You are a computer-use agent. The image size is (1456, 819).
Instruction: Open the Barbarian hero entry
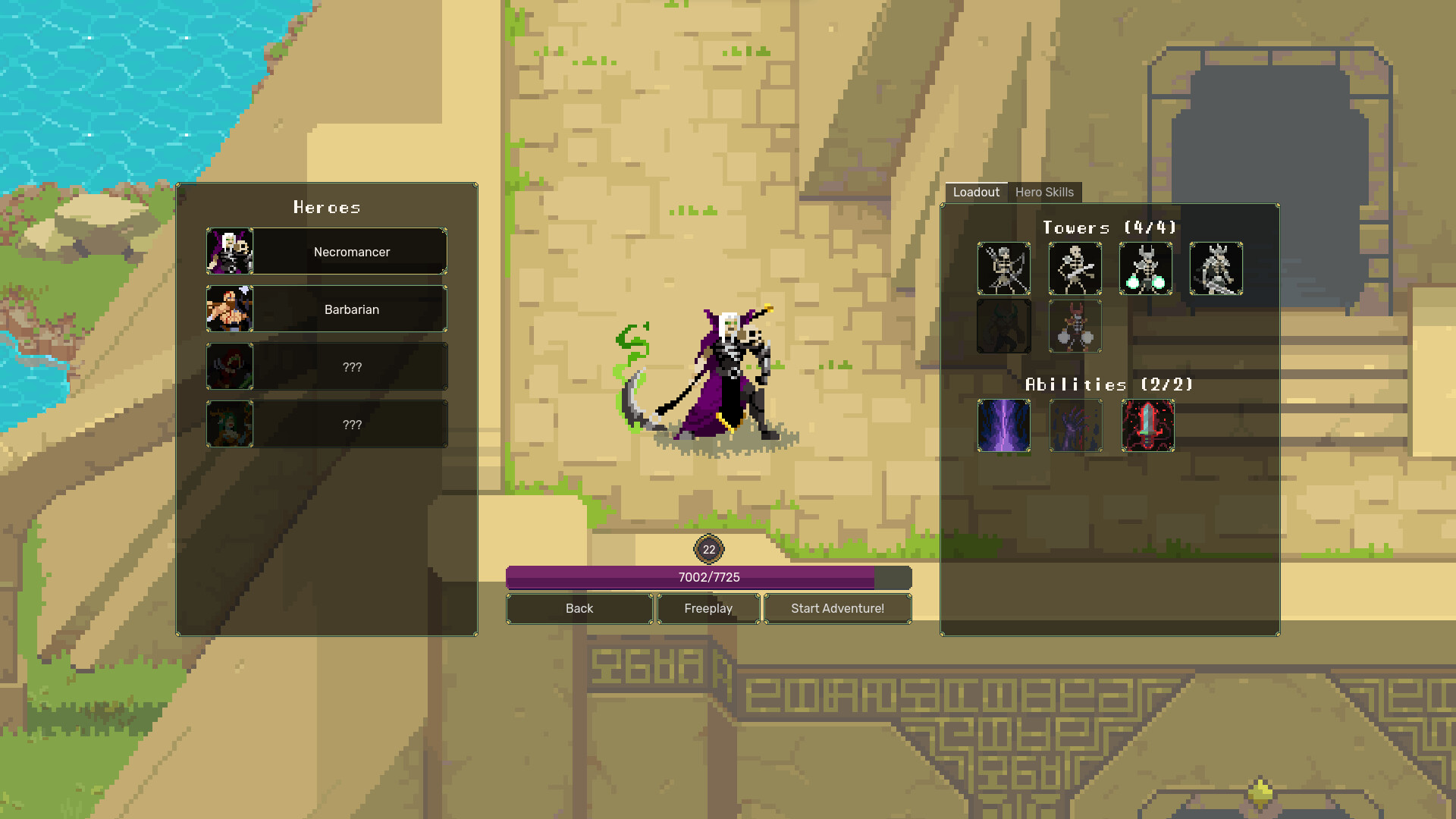click(x=350, y=309)
